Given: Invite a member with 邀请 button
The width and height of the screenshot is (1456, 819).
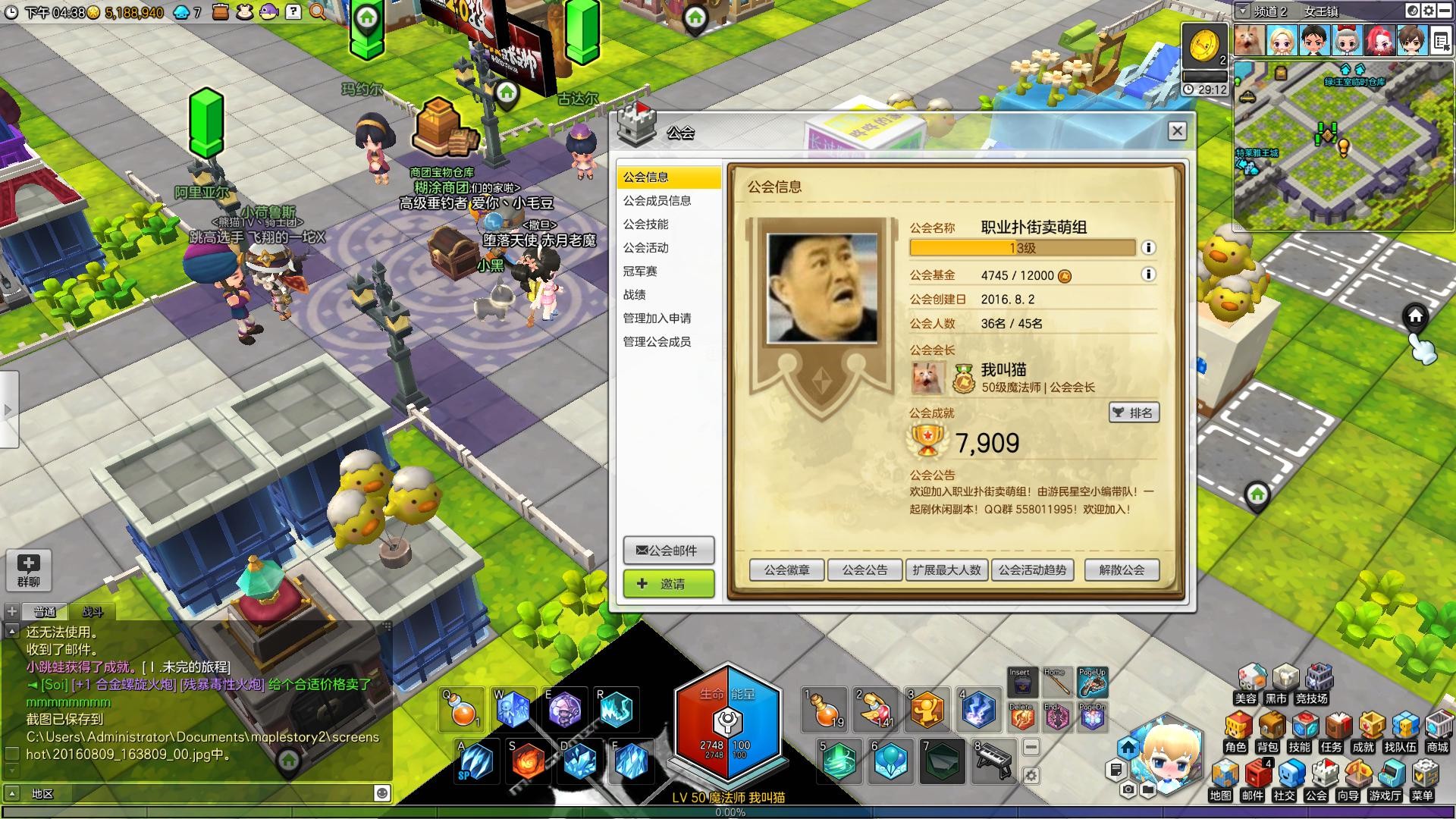Looking at the screenshot, I should click(x=668, y=584).
